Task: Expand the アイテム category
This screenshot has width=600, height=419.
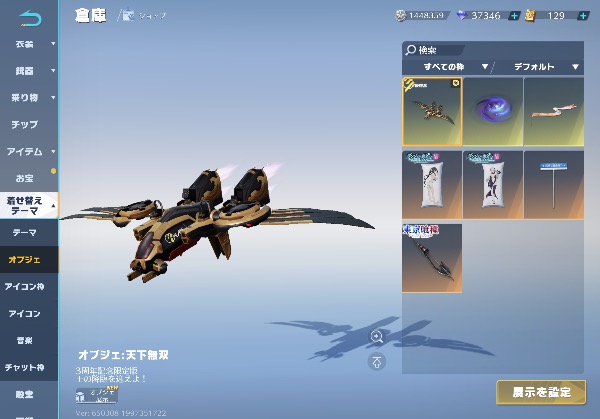Action: 28,151
